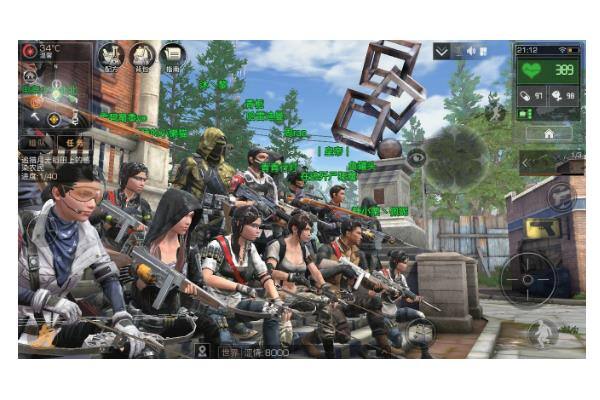Open the minimap
The width and height of the screenshot is (600, 400).
(457, 157)
